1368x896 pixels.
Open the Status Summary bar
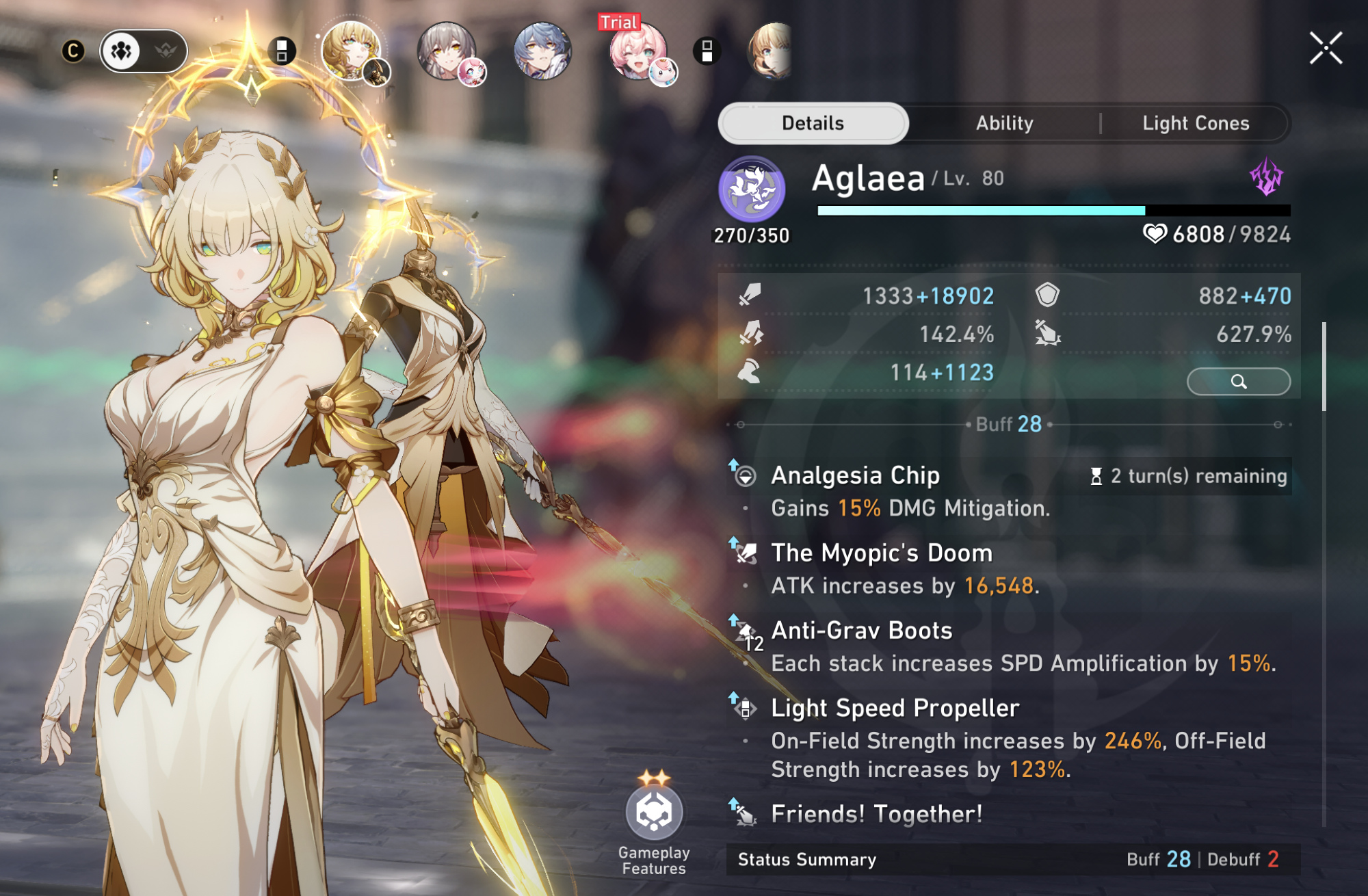coord(1012,859)
